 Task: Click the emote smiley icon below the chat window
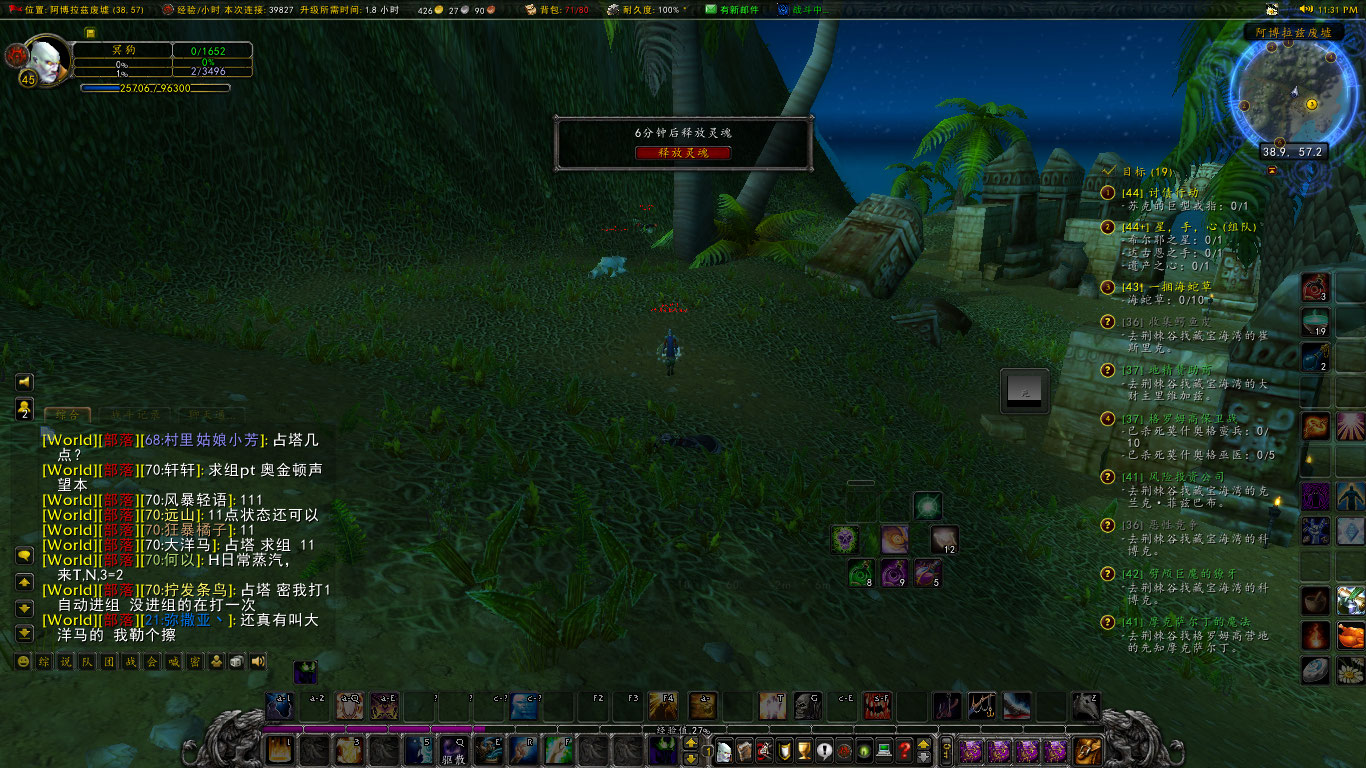(x=22, y=662)
